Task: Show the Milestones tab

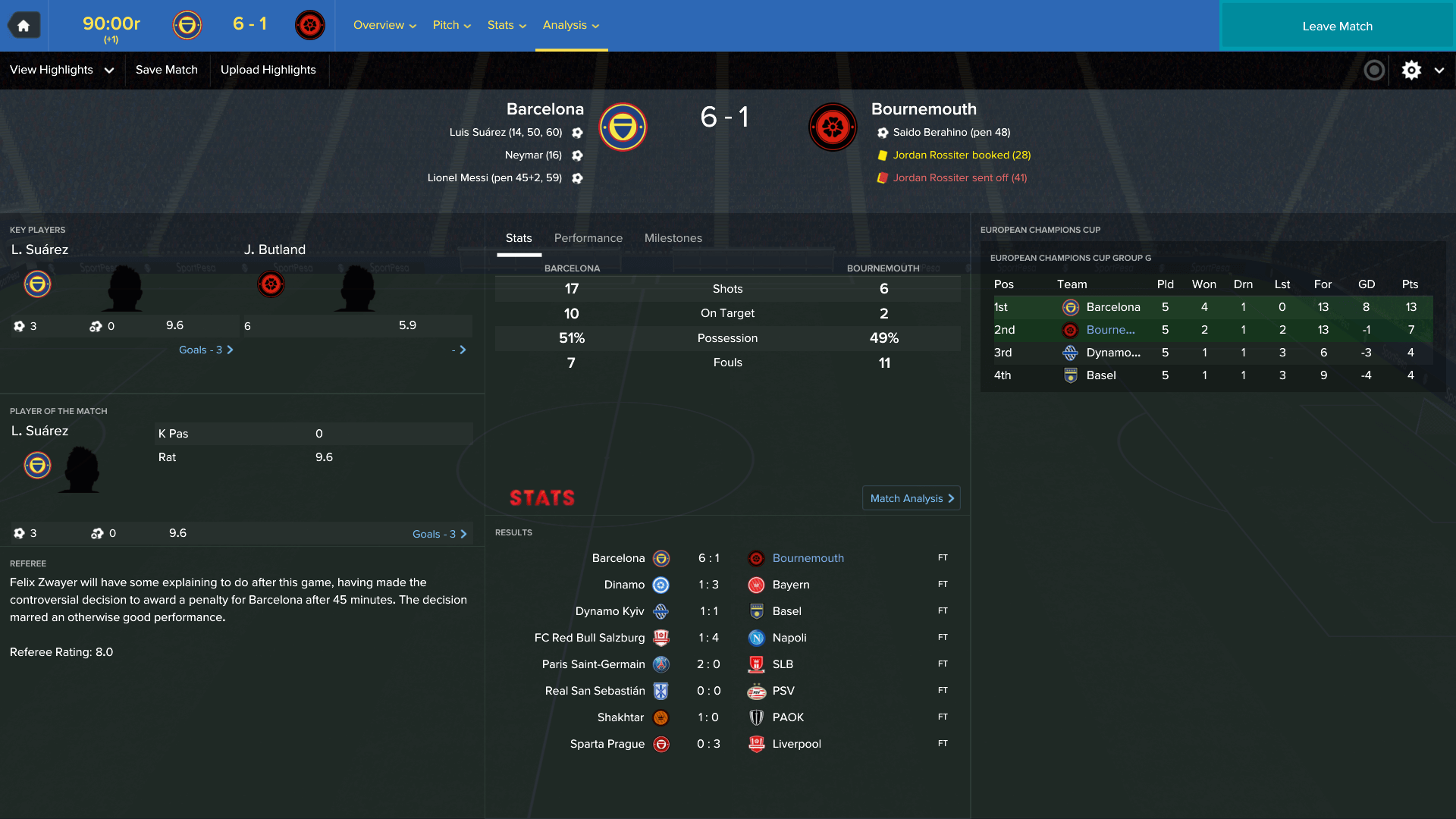Action: [x=673, y=238]
